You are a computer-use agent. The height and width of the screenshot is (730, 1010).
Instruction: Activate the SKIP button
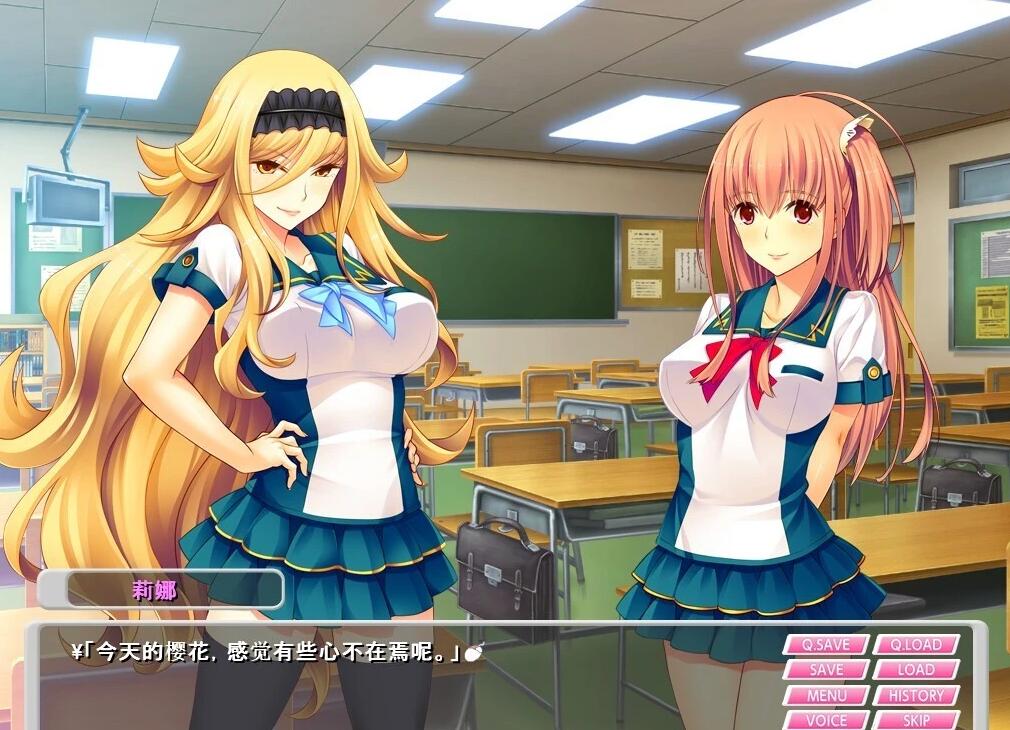pyautogui.click(x=916, y=719)
